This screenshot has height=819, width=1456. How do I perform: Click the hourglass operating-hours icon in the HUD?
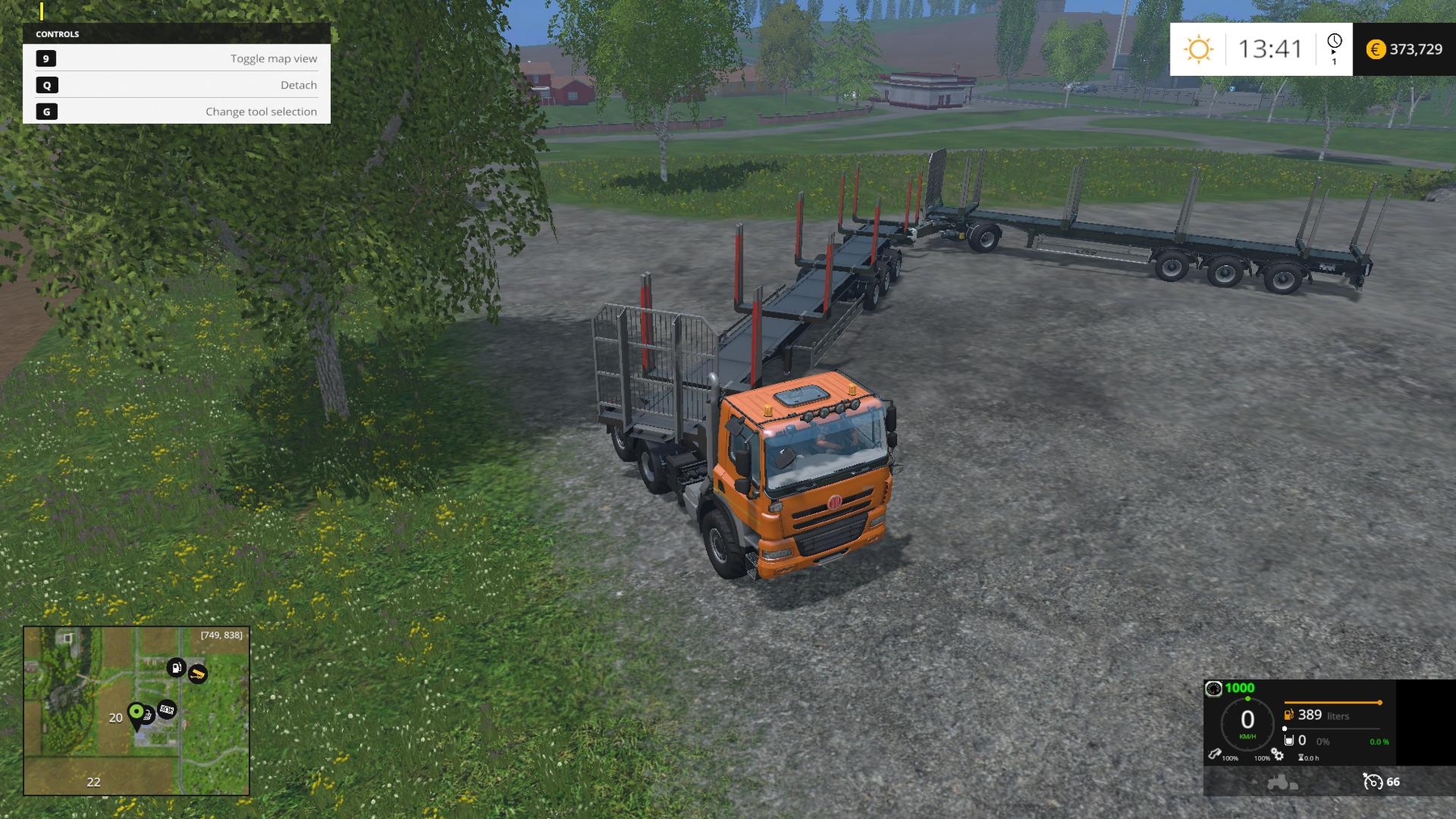[x=1302, y=758]
